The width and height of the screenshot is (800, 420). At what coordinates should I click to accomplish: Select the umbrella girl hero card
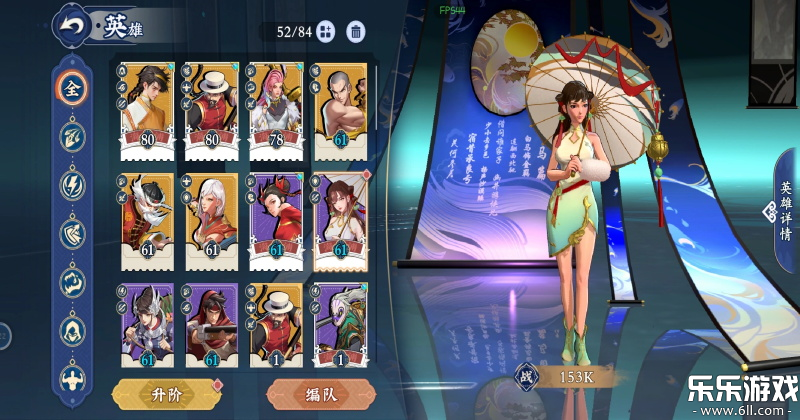(x=339, y=221)
